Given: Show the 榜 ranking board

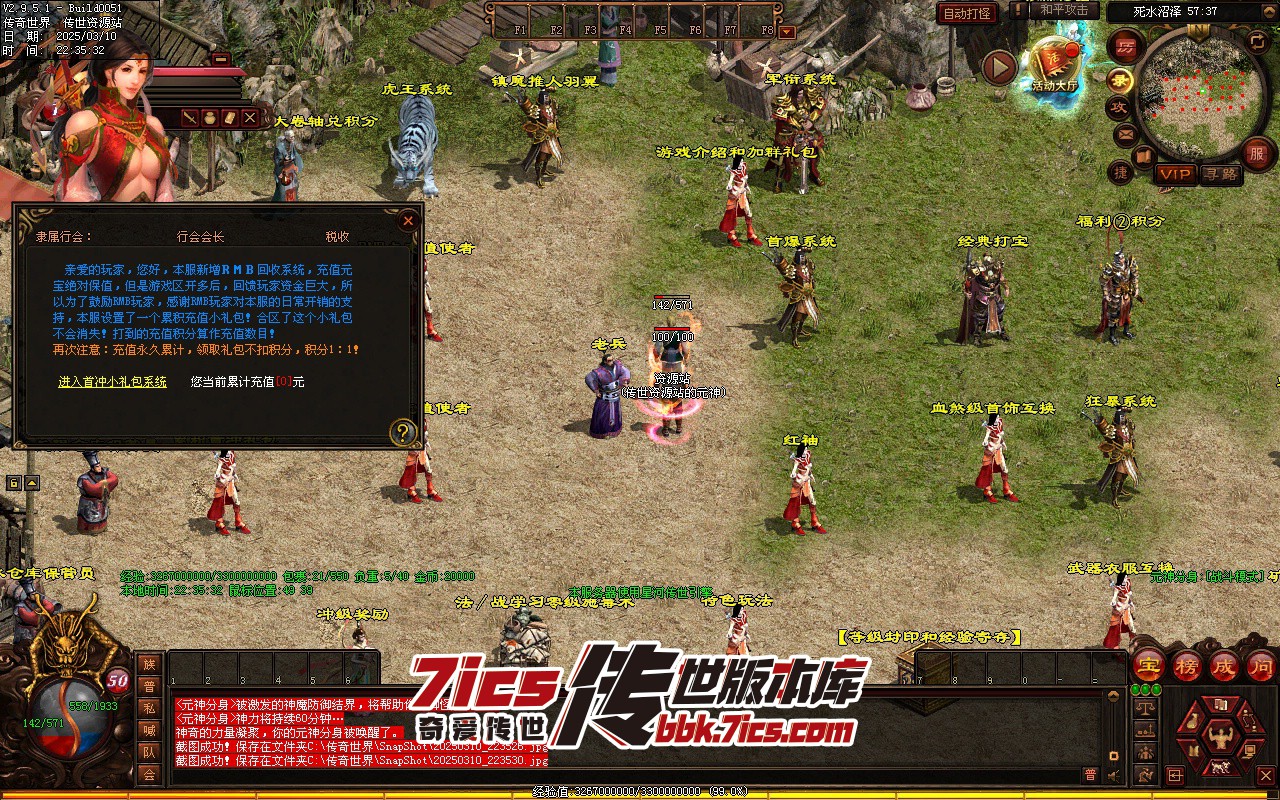Looking at the screenshot, I should point(1187,665).
